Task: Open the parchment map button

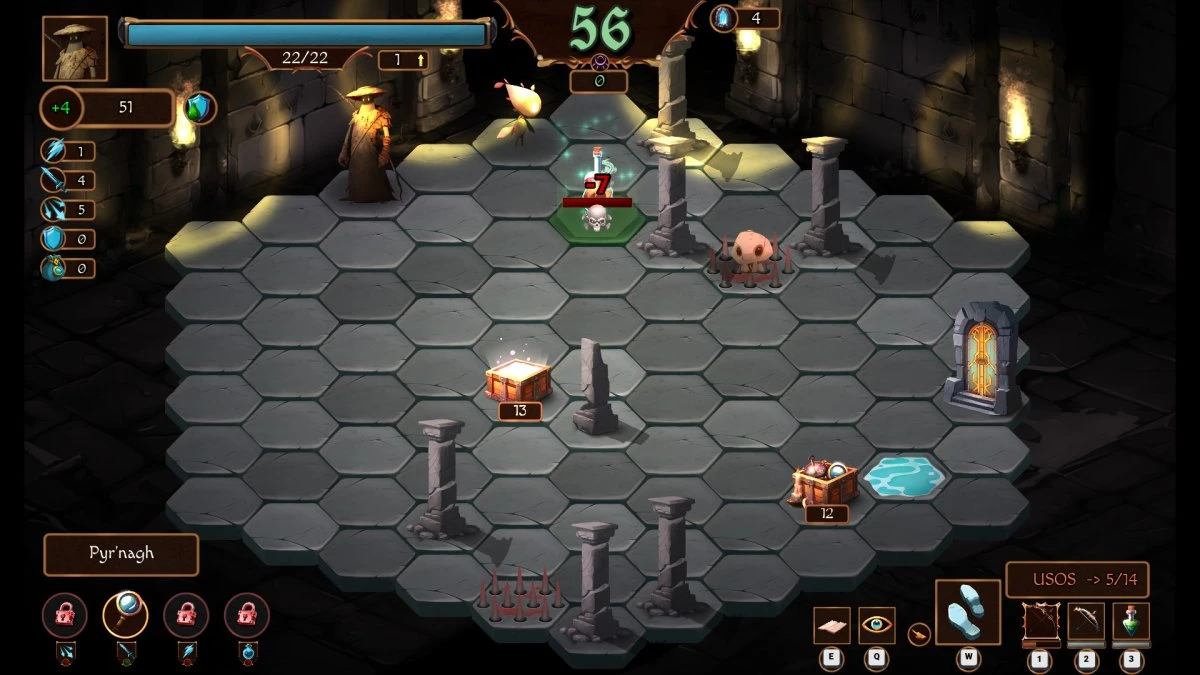Action: (831, 625)
